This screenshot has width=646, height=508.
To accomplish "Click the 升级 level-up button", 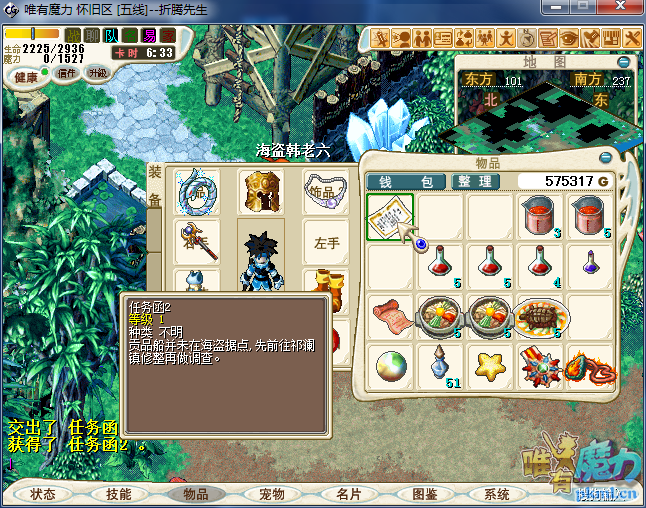I will [x=98, y=73].
